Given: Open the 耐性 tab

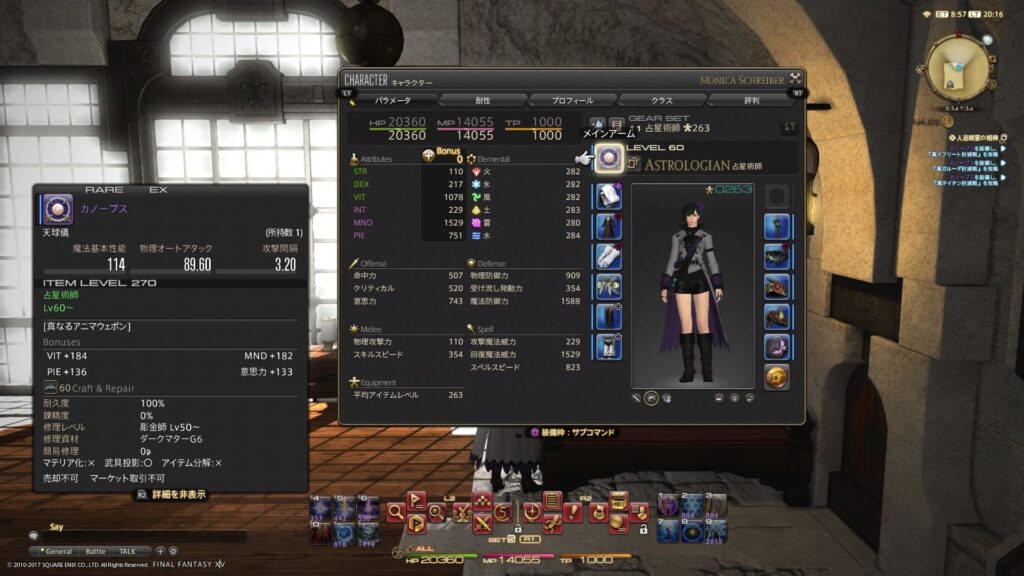Looking at the screenshot, I should (x=482, y=100).
